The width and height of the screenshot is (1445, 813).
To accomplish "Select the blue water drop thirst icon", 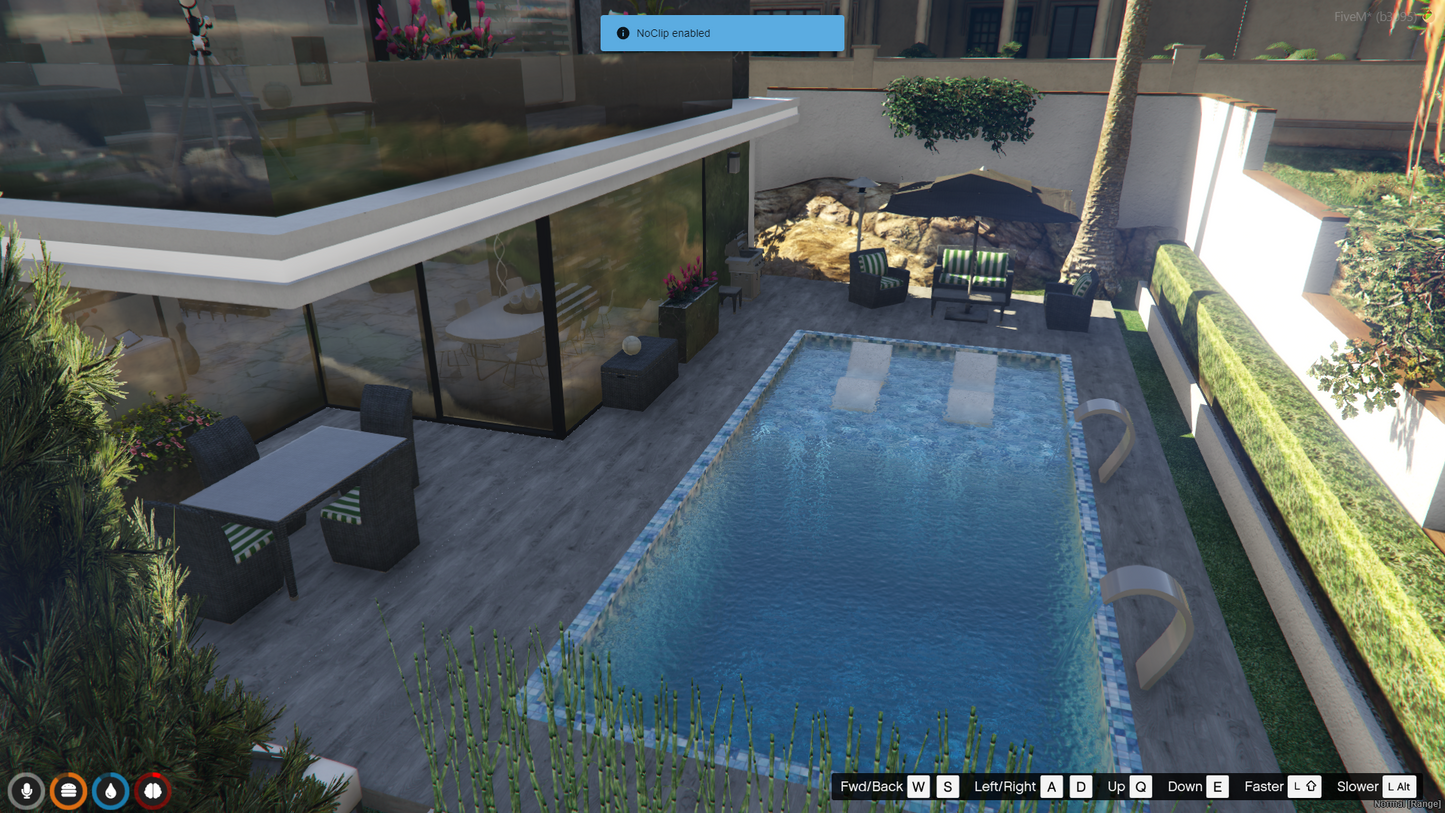I will pos(111,791).
